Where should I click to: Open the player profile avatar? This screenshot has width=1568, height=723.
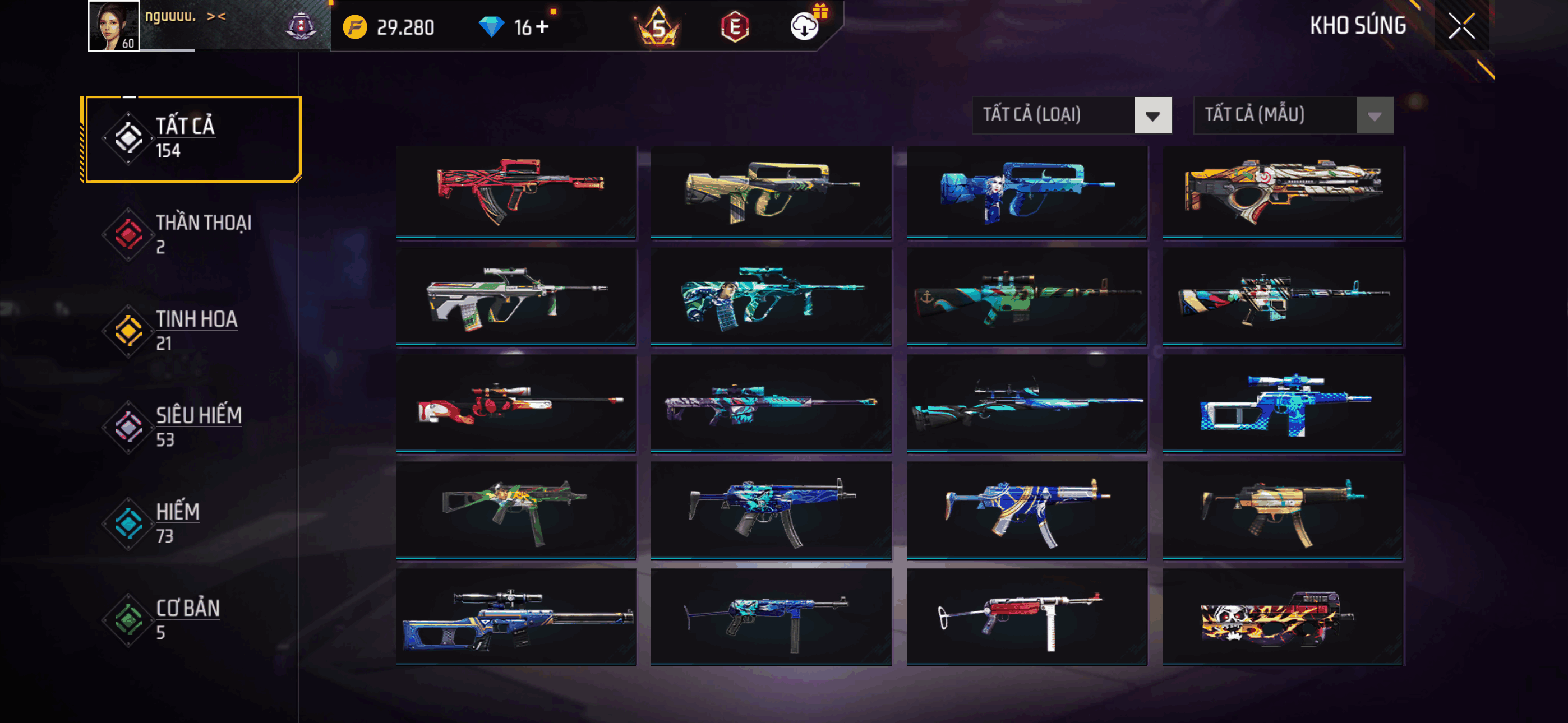tap(113, 26)
